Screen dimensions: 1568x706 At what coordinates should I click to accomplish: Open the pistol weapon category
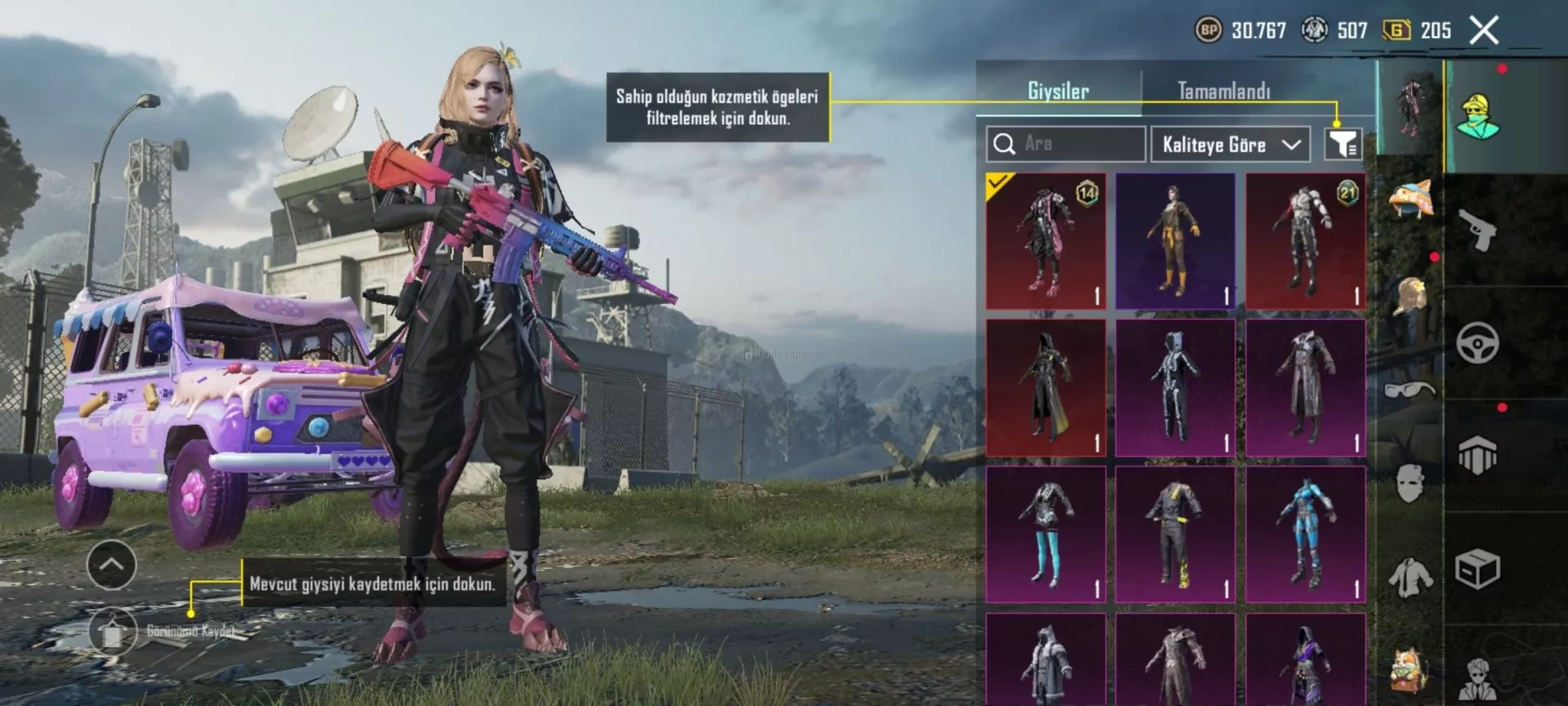point(1477,230)
